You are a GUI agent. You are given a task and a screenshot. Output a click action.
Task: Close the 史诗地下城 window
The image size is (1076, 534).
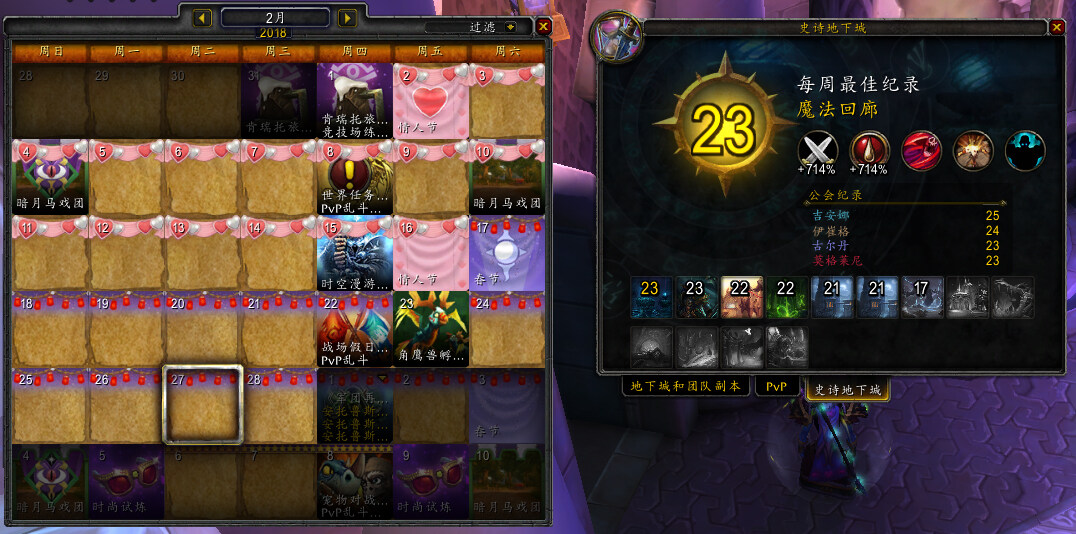click(x=1054, y=27)
